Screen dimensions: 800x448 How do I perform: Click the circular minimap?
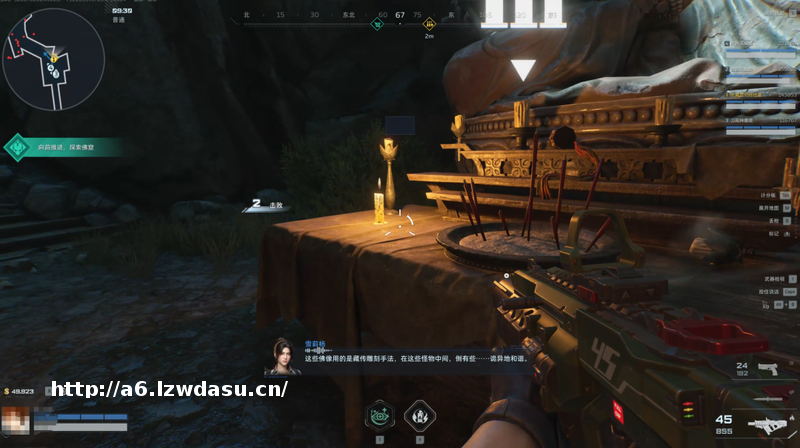53,56
